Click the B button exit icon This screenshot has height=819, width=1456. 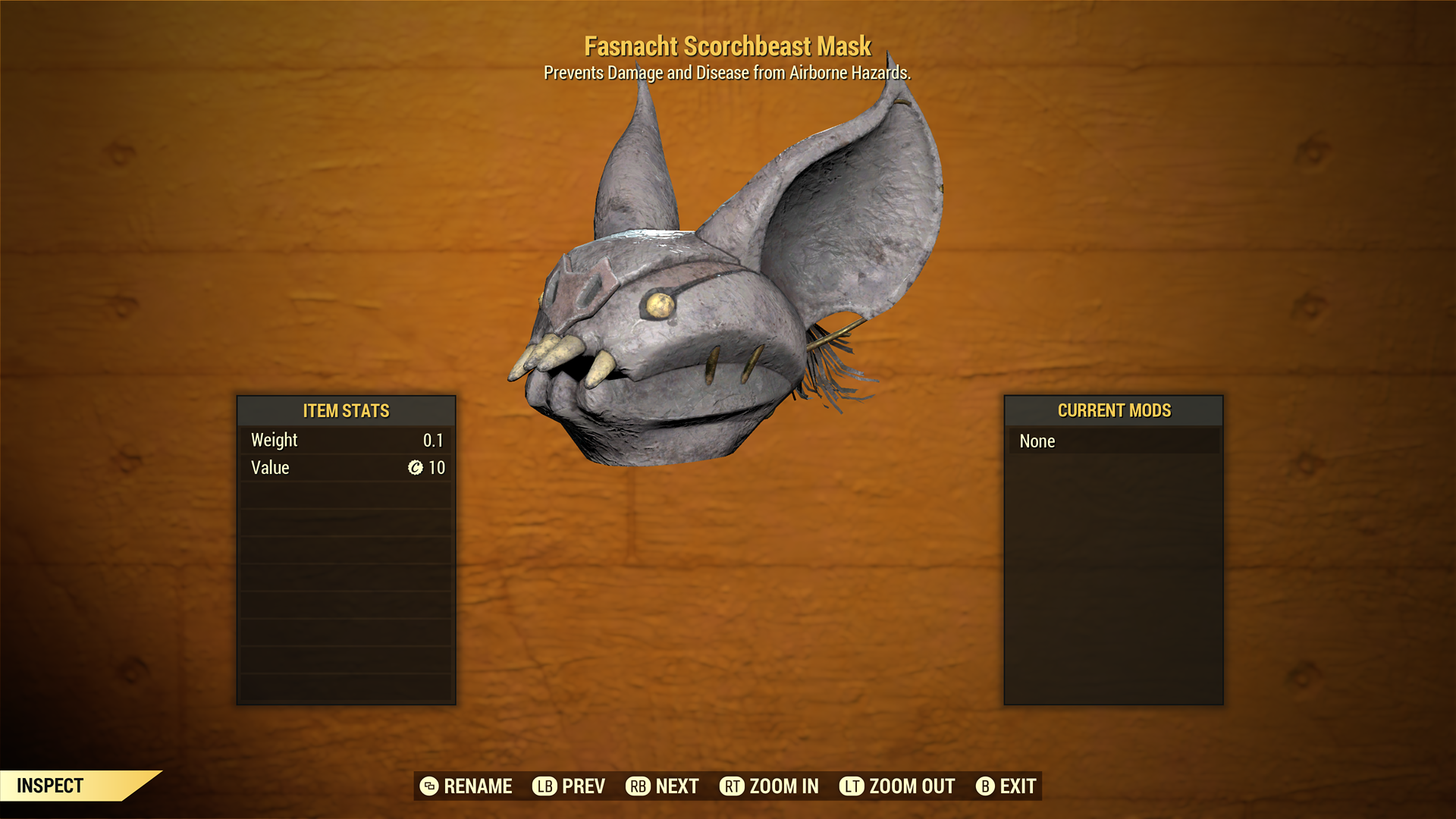pyautogui.click(x=986, y=786)
